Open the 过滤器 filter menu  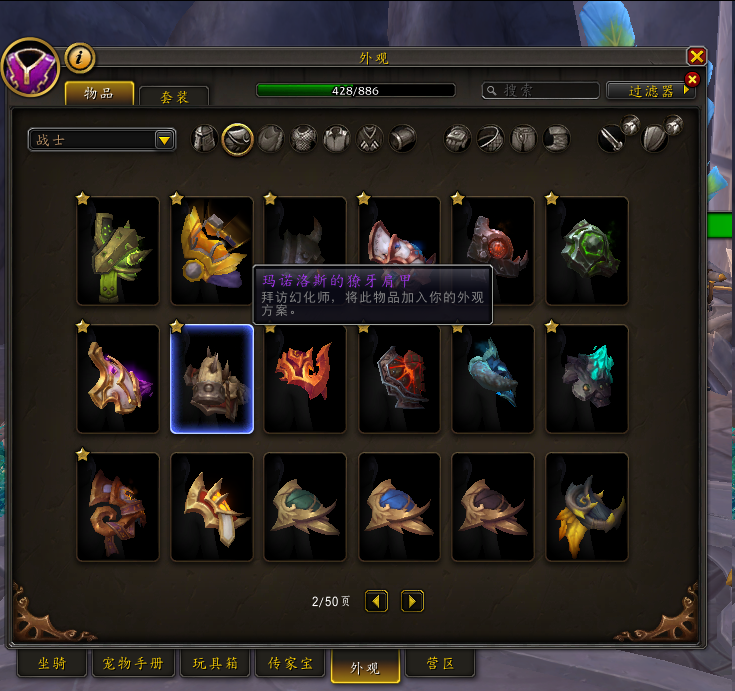pos(650,90)
